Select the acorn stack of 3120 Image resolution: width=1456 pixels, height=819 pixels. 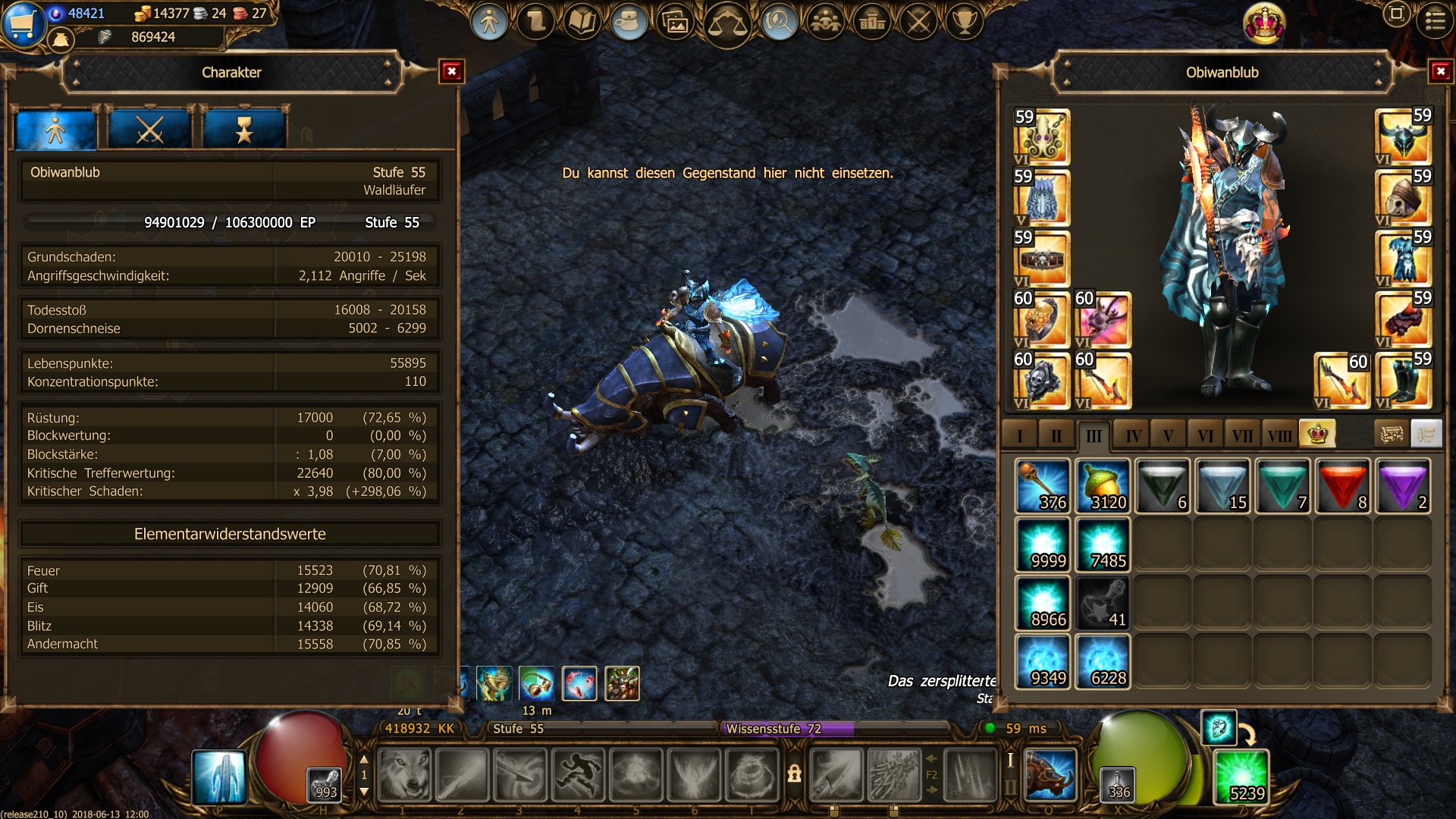[1103, 486]
